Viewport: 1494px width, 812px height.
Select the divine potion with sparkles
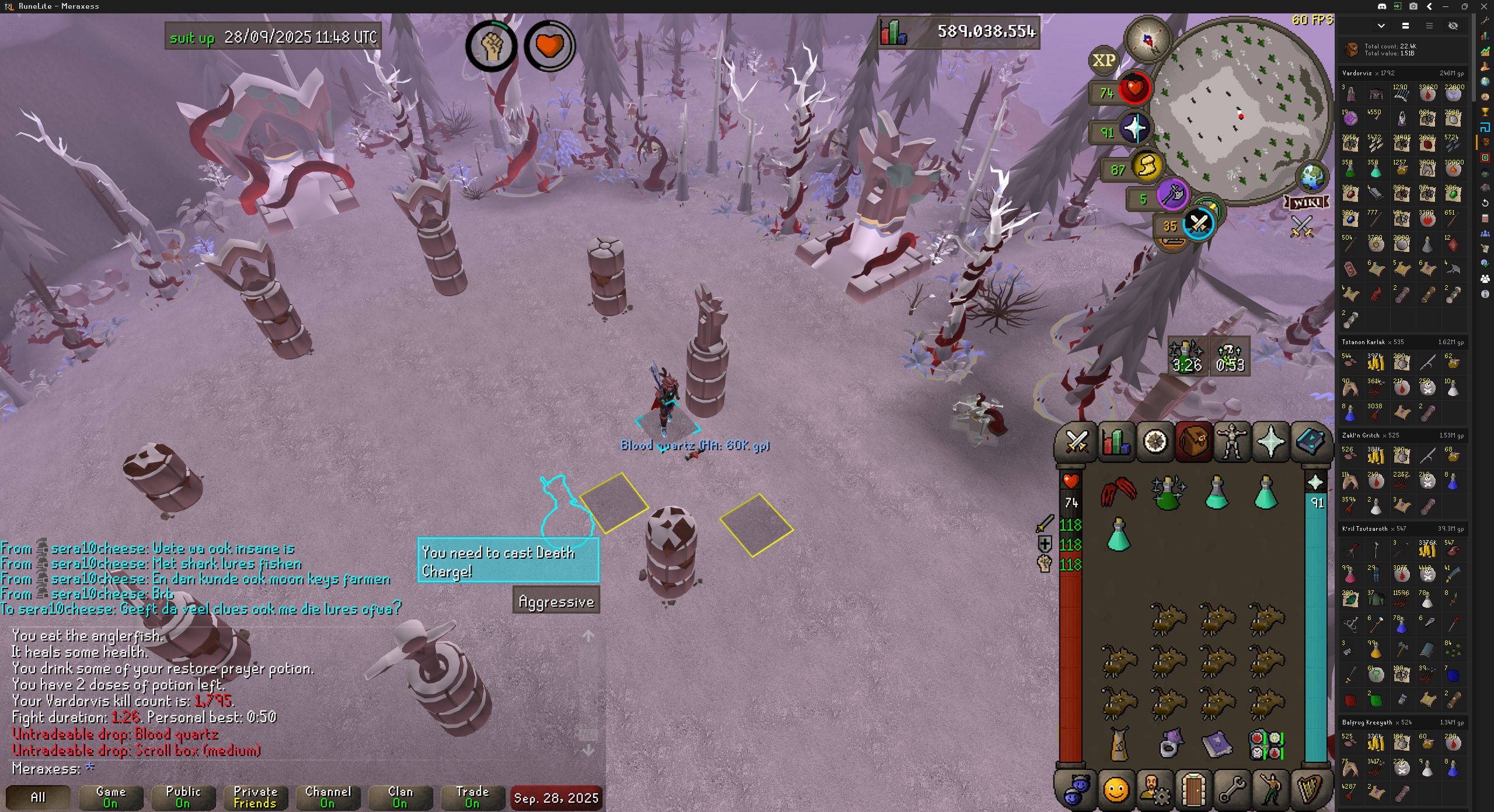(1168, 493)
